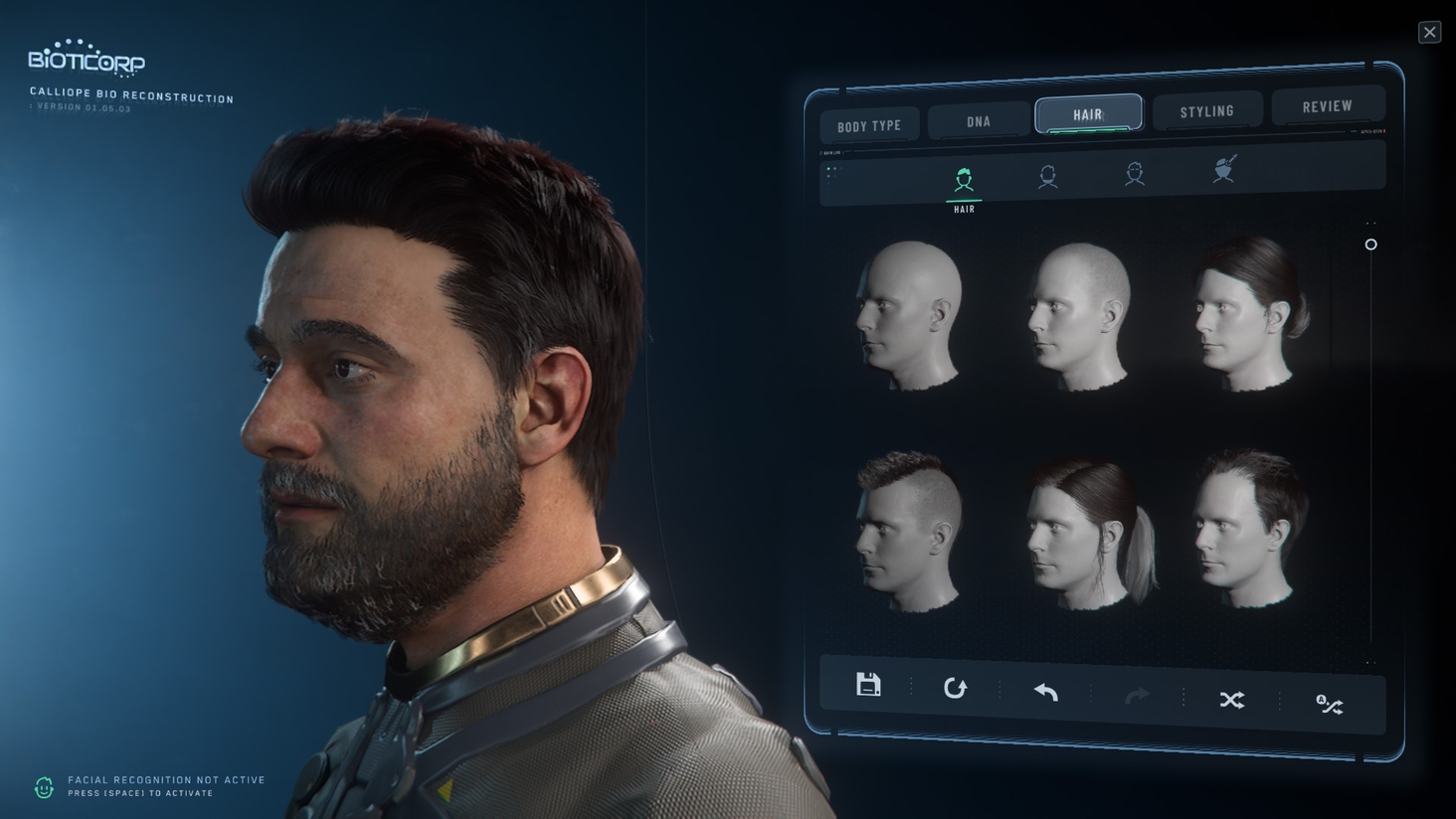Pick the buzz cut hairstyle thumbnail
Screen dimensions: 1456x819
(1080, 316)
